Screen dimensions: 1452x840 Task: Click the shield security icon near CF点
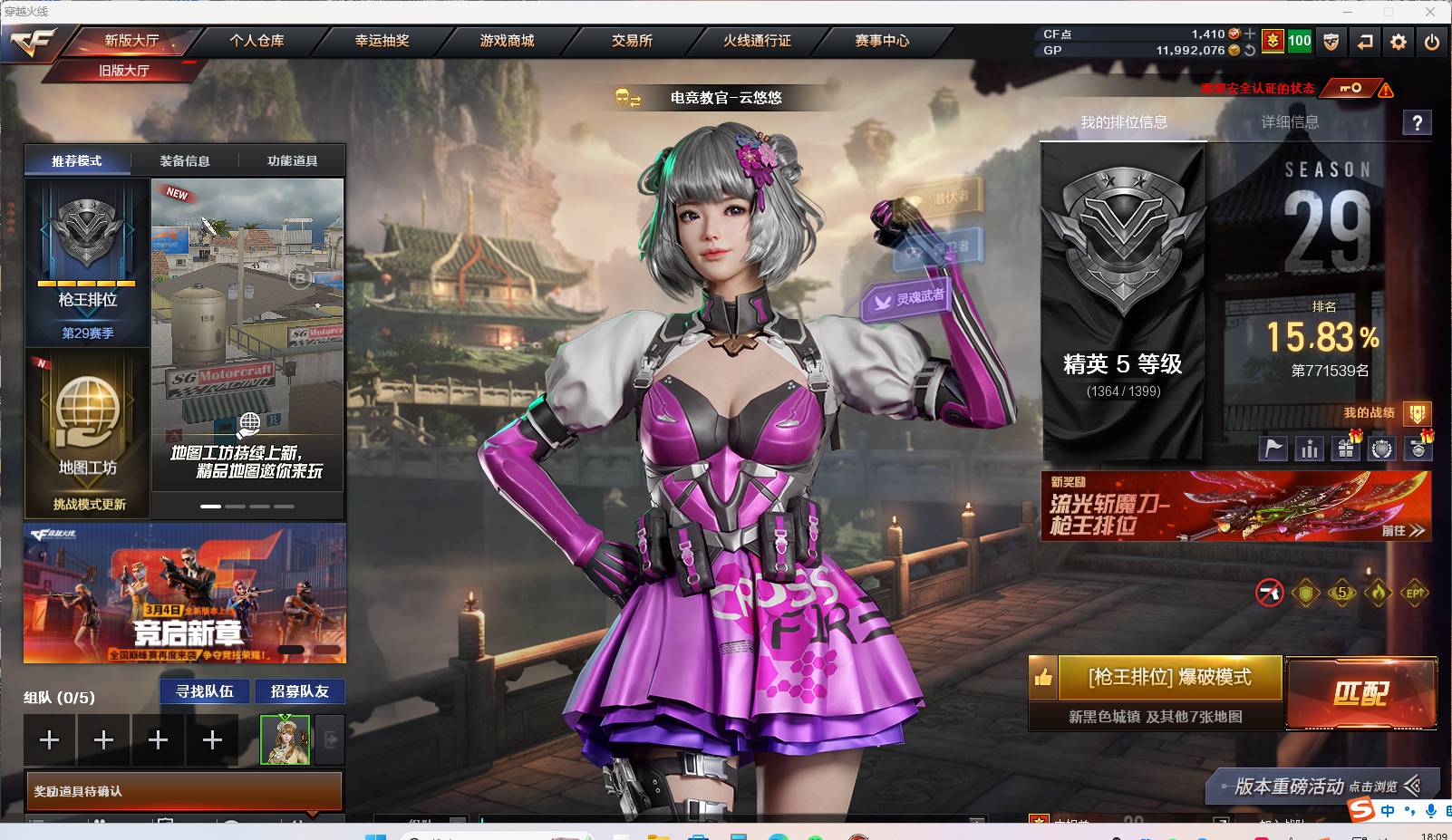pyautogui.click(x=1331, y=42)
